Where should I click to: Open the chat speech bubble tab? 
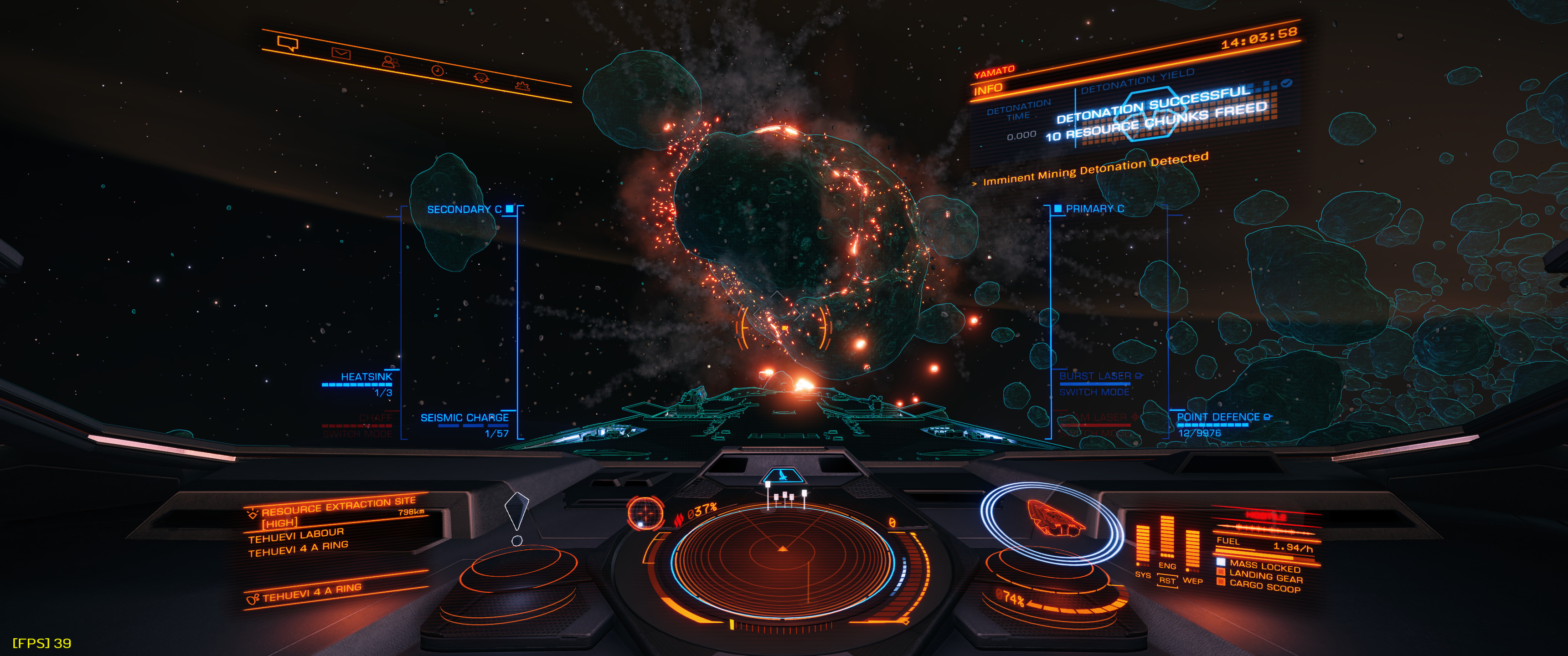(x=287, y=43)
